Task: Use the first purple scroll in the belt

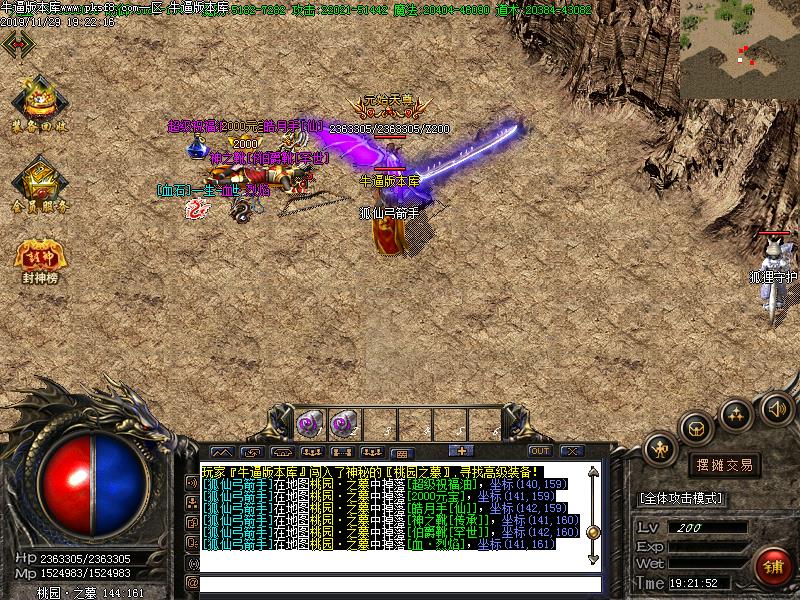Action: [308, 423]
